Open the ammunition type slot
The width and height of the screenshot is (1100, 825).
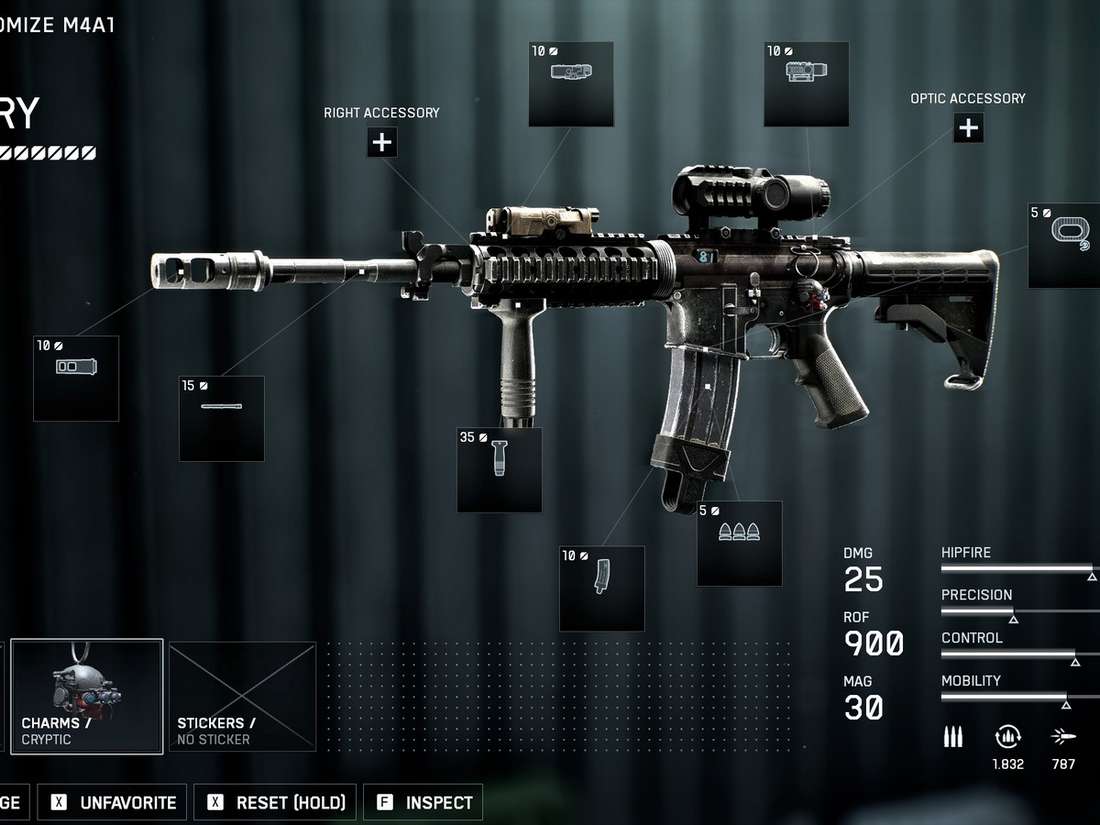tap(739, 543)
